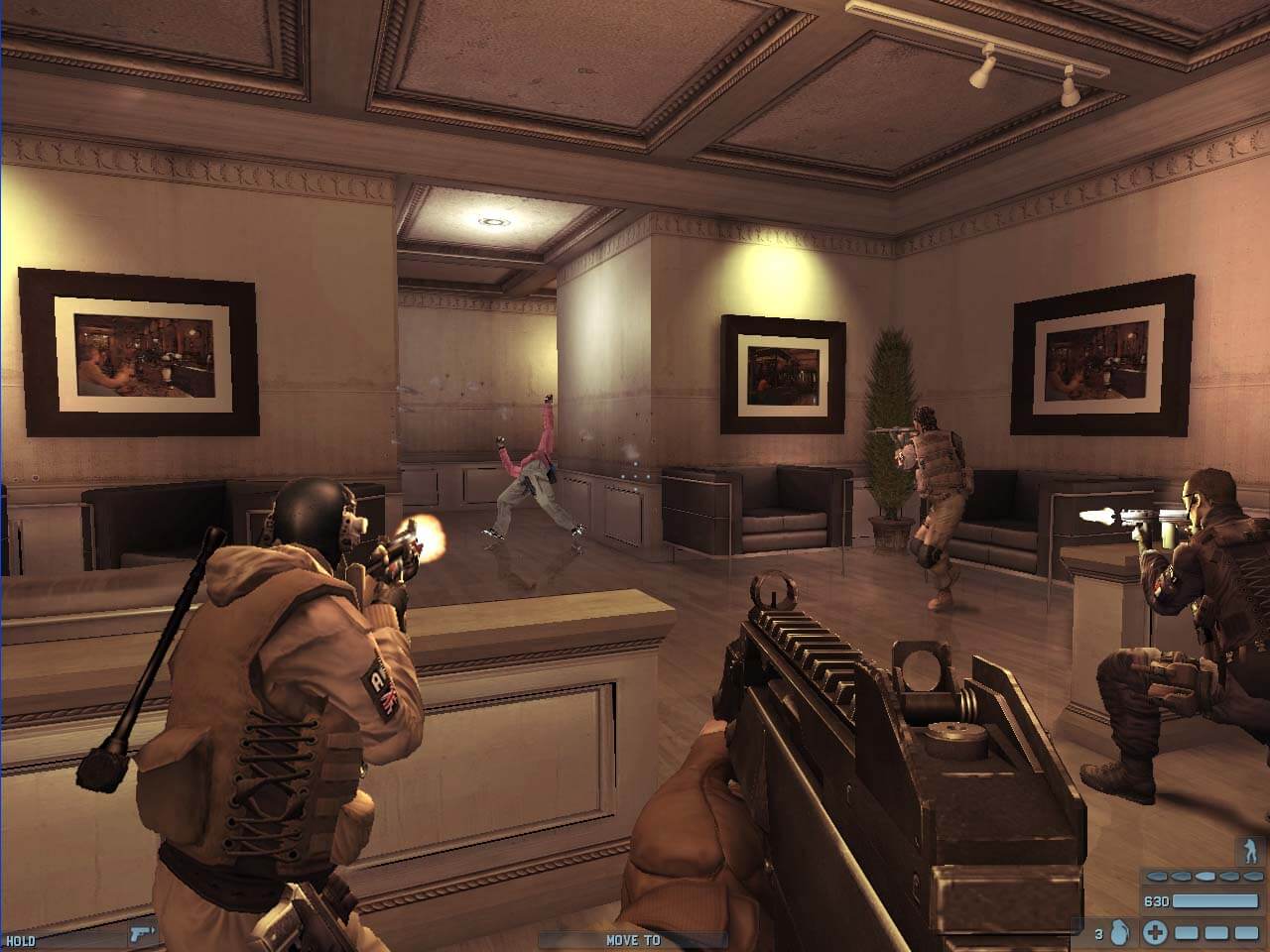Screen dimensions: 1270x952
Task: Click the ammo reserve bar under 630
Action: pos(1215,901)
